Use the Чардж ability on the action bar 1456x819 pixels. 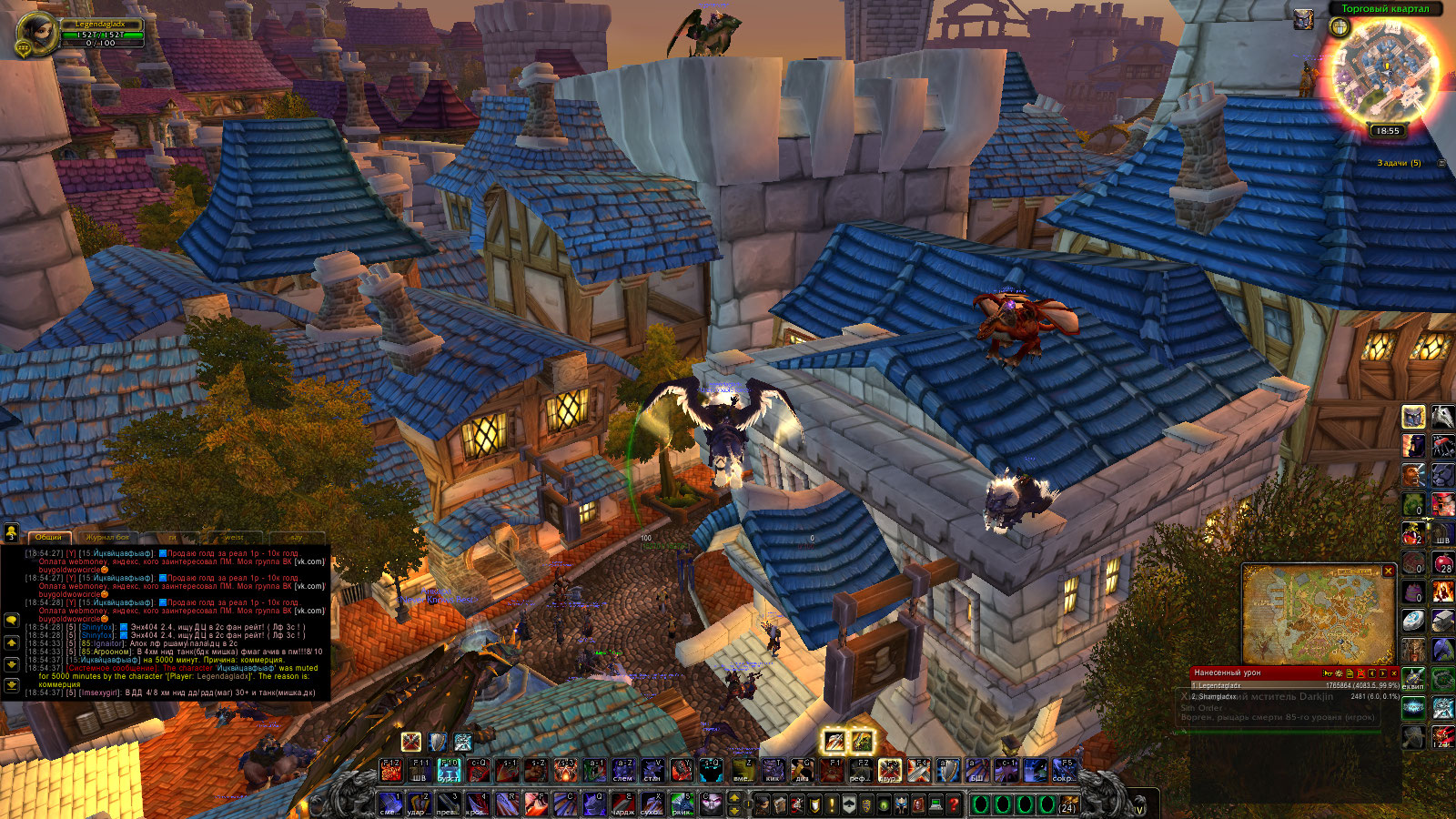(x=622, y=804)
